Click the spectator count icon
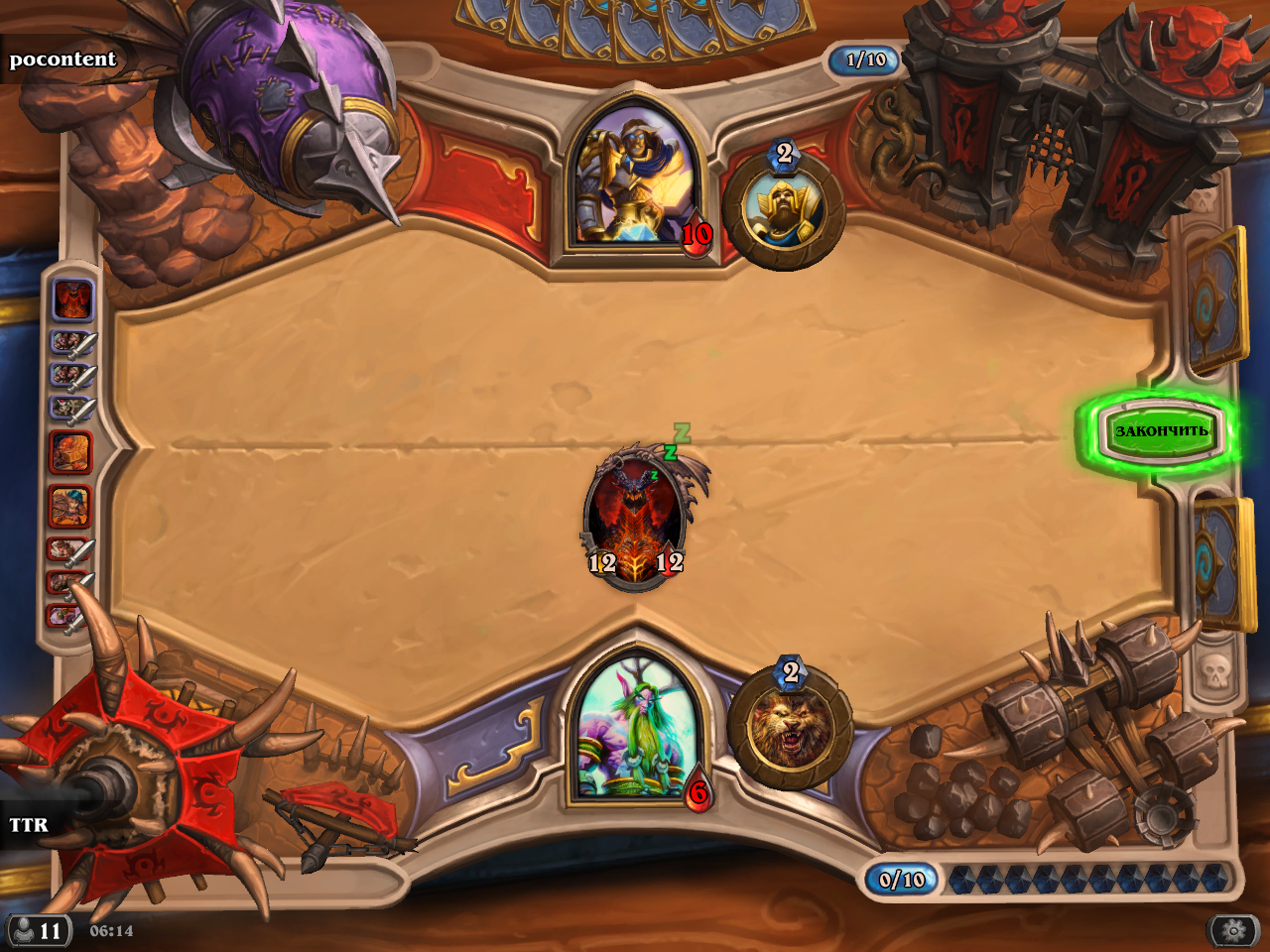Screen dimensions: 1270x952 click(x=38, y=930)
